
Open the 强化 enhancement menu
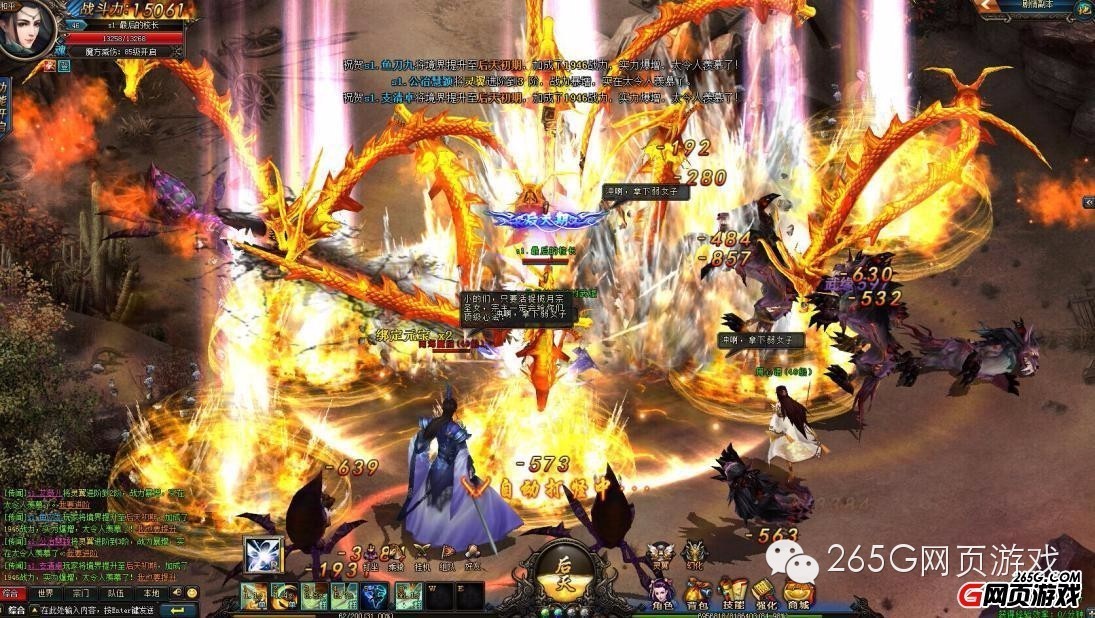766,593
